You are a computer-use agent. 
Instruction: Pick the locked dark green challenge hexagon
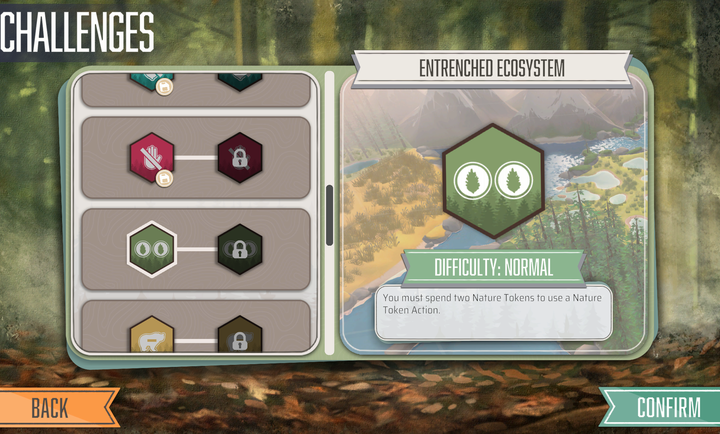pyautogui.click(x=238, y=248)
